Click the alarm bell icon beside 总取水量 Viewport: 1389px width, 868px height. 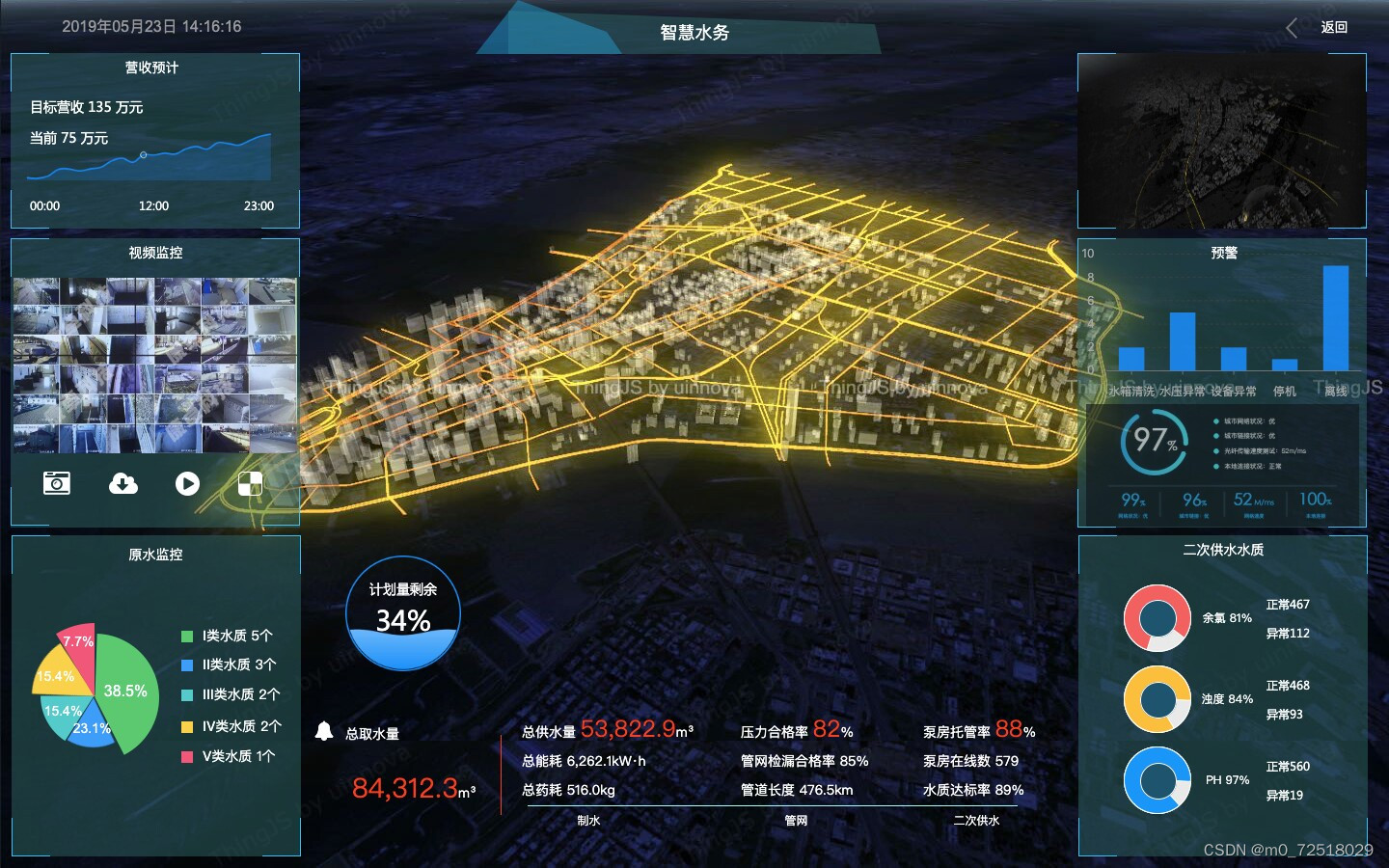click(x=324, y=732)
